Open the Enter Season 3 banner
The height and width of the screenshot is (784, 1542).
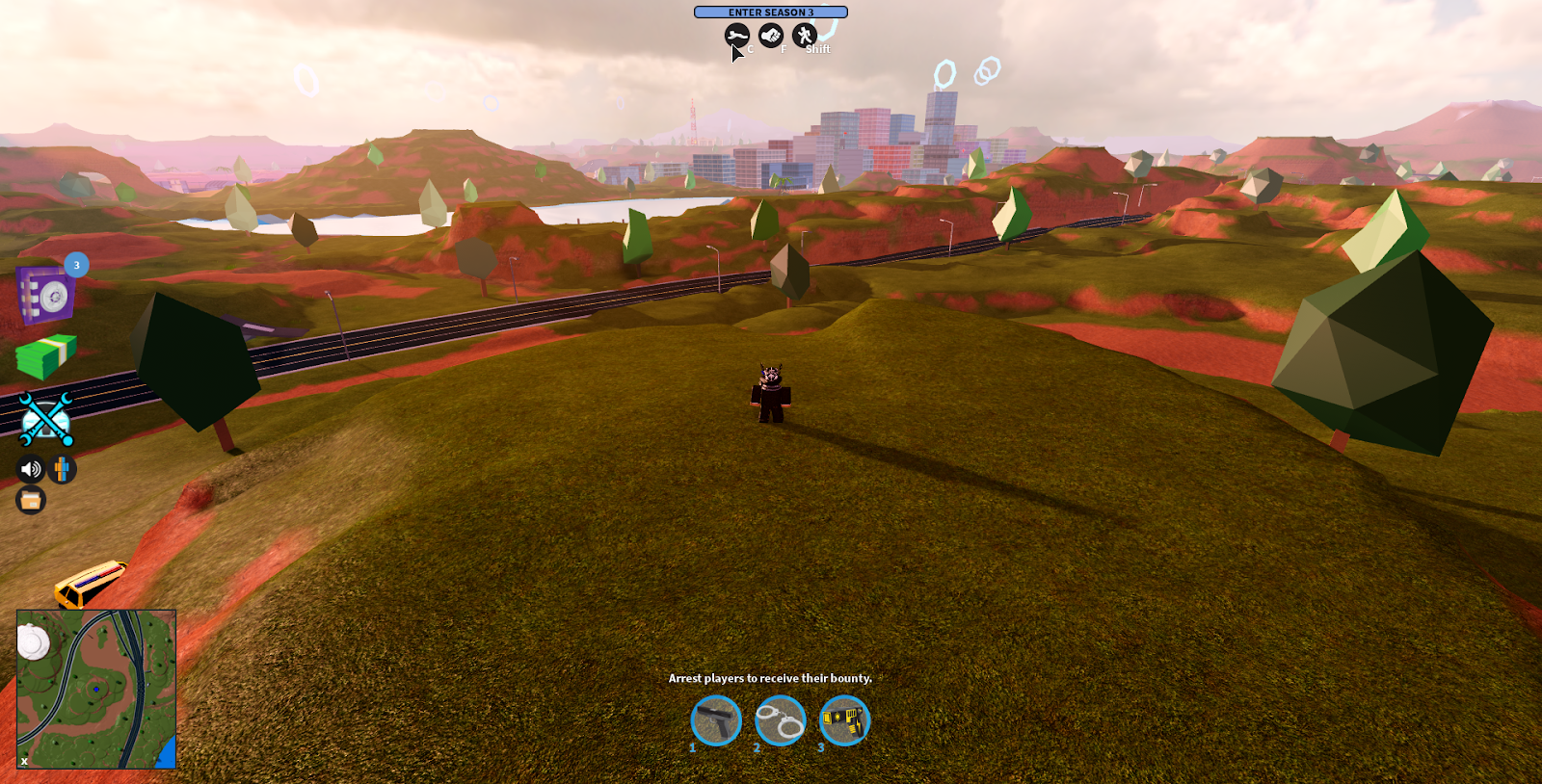click(x=770, y=13)
